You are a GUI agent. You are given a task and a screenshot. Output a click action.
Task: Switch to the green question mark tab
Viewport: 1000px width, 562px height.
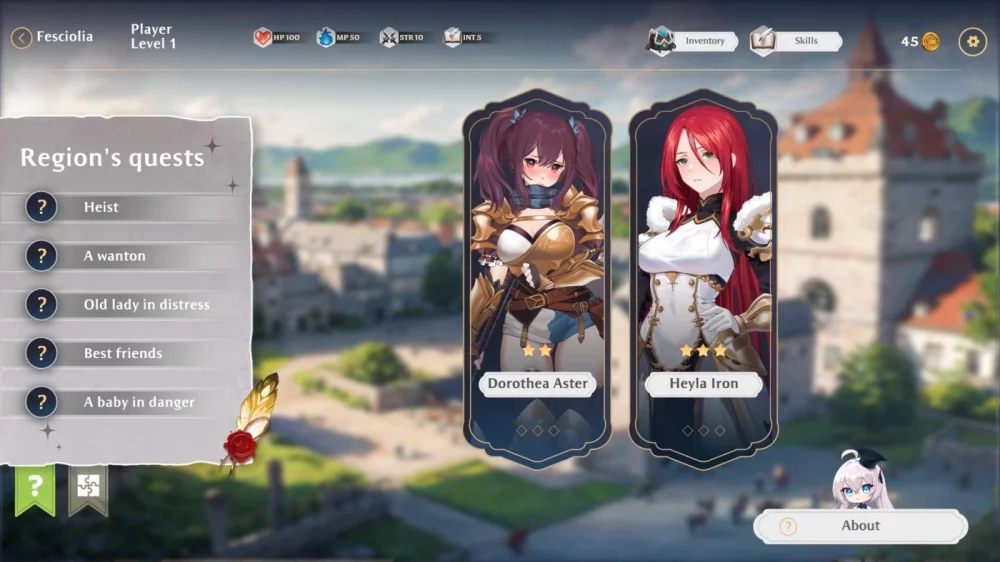[x=35, y=487]
